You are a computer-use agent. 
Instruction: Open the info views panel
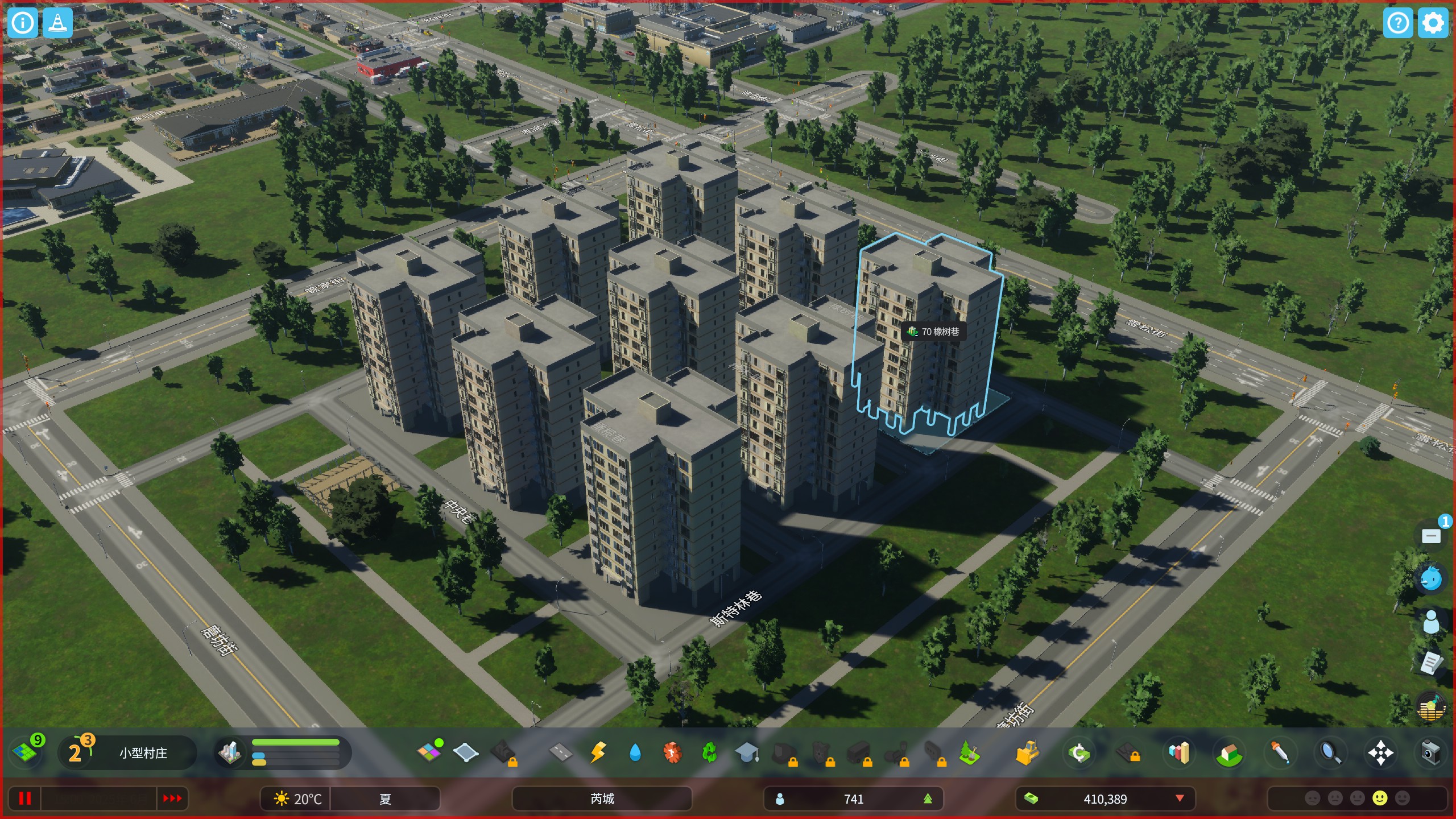pos(23,23)
